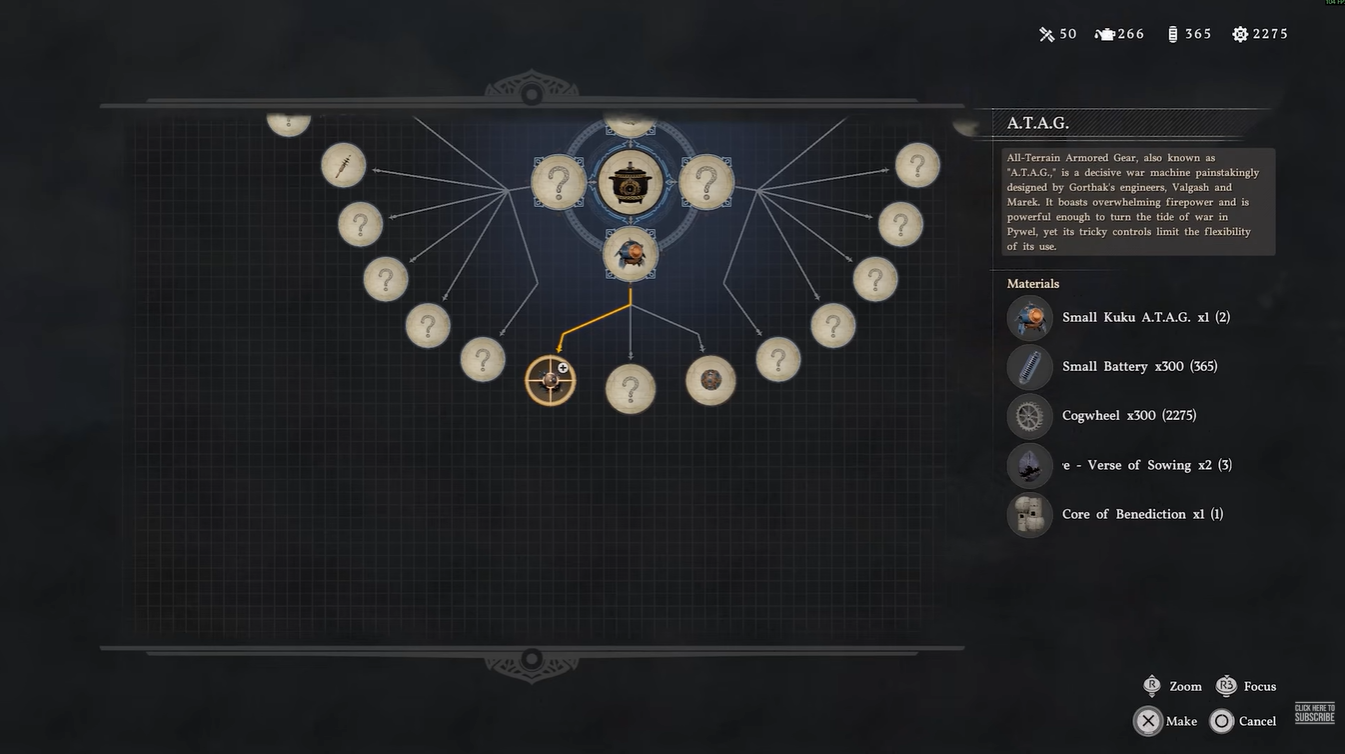Image resolution: width=1345 pixels, height=754 pixels.
Task: Choose the gold-highlighted A.T.A.G. node
Action: click(x=550, y=380)
